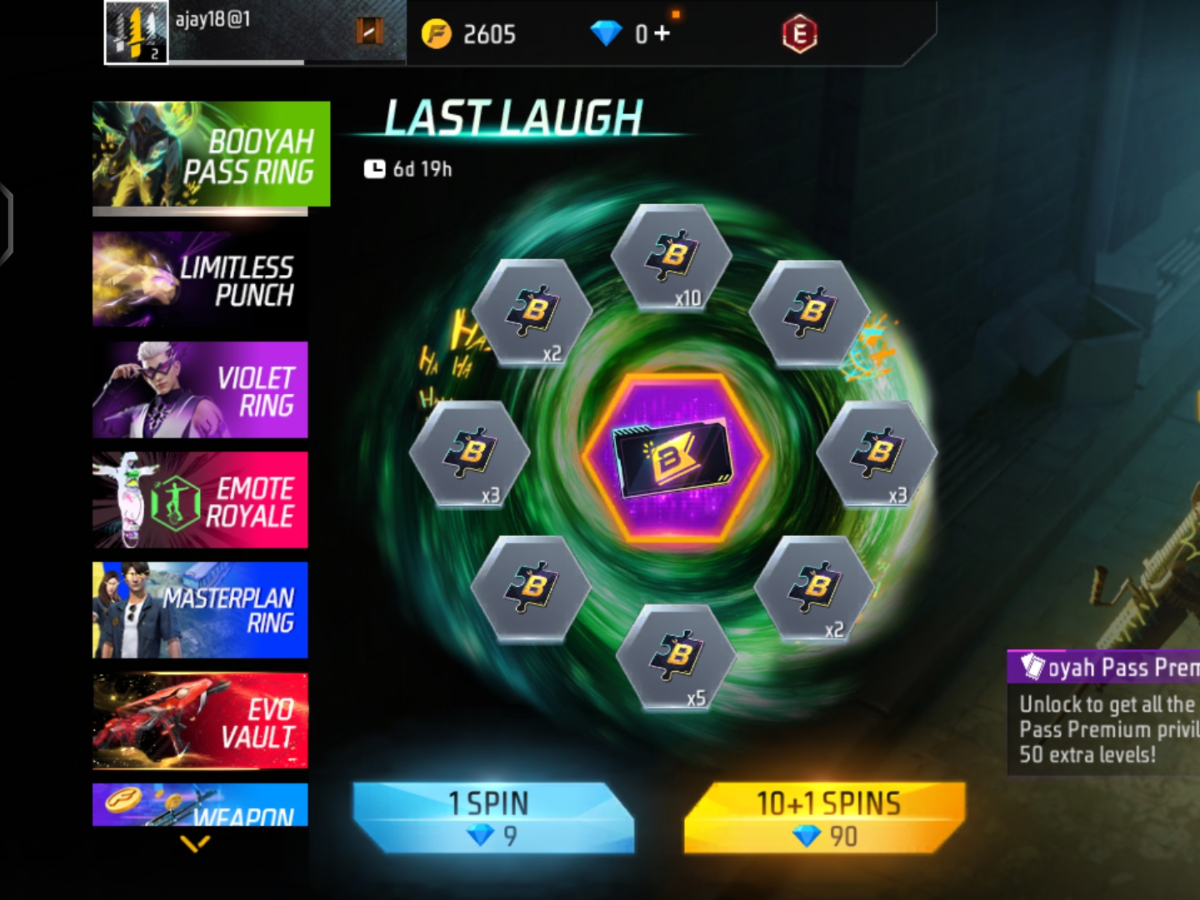The height and width of the screenshot is (900, 1200).
Task: Open the Booyah Pass Premium info banner
Action: (x=1103, y=711)
